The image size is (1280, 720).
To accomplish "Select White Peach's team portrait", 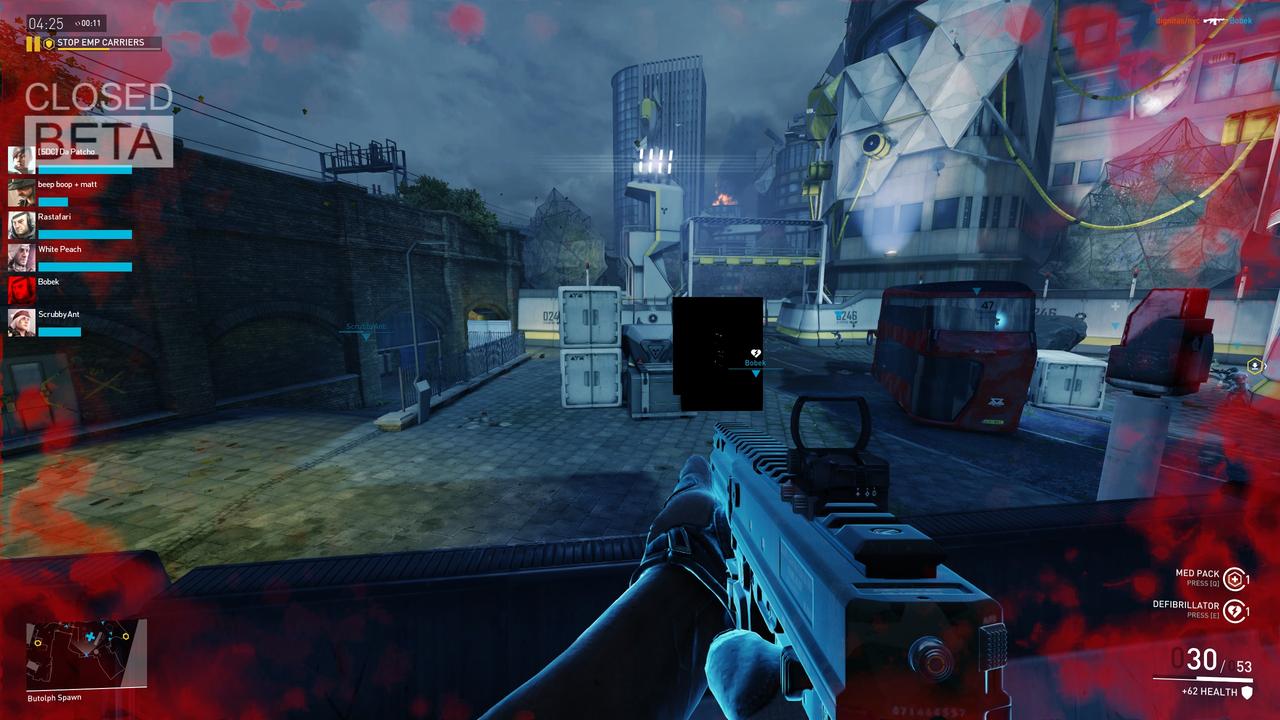I will tap(22, 257).
